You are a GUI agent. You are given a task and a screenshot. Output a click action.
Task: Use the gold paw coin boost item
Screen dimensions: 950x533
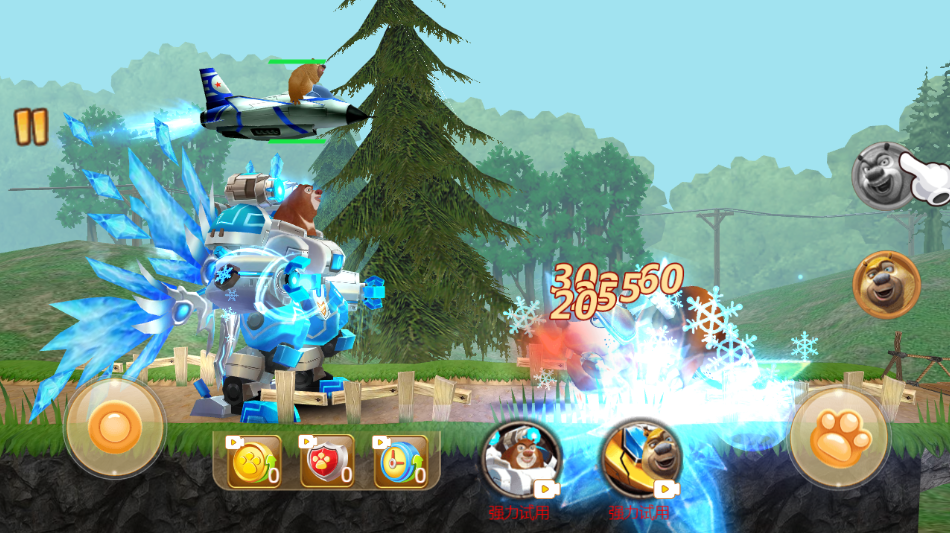[253, 462]
